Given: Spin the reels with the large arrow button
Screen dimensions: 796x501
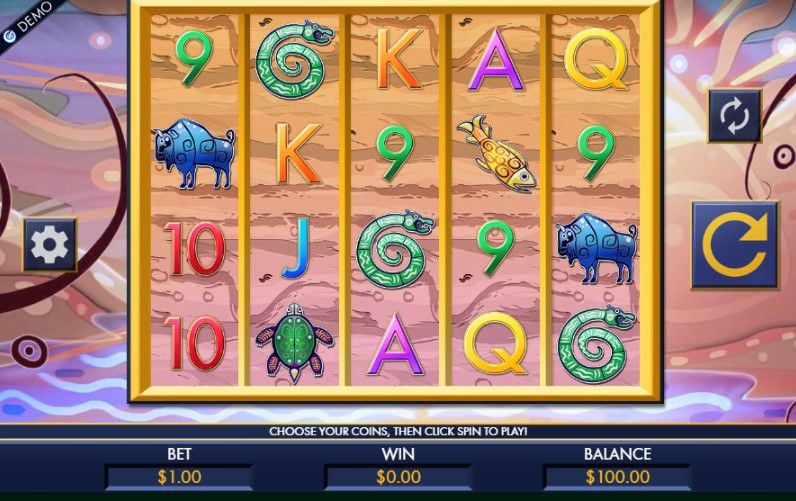Looking at the screenshot, I should click(x=734, y=245).
